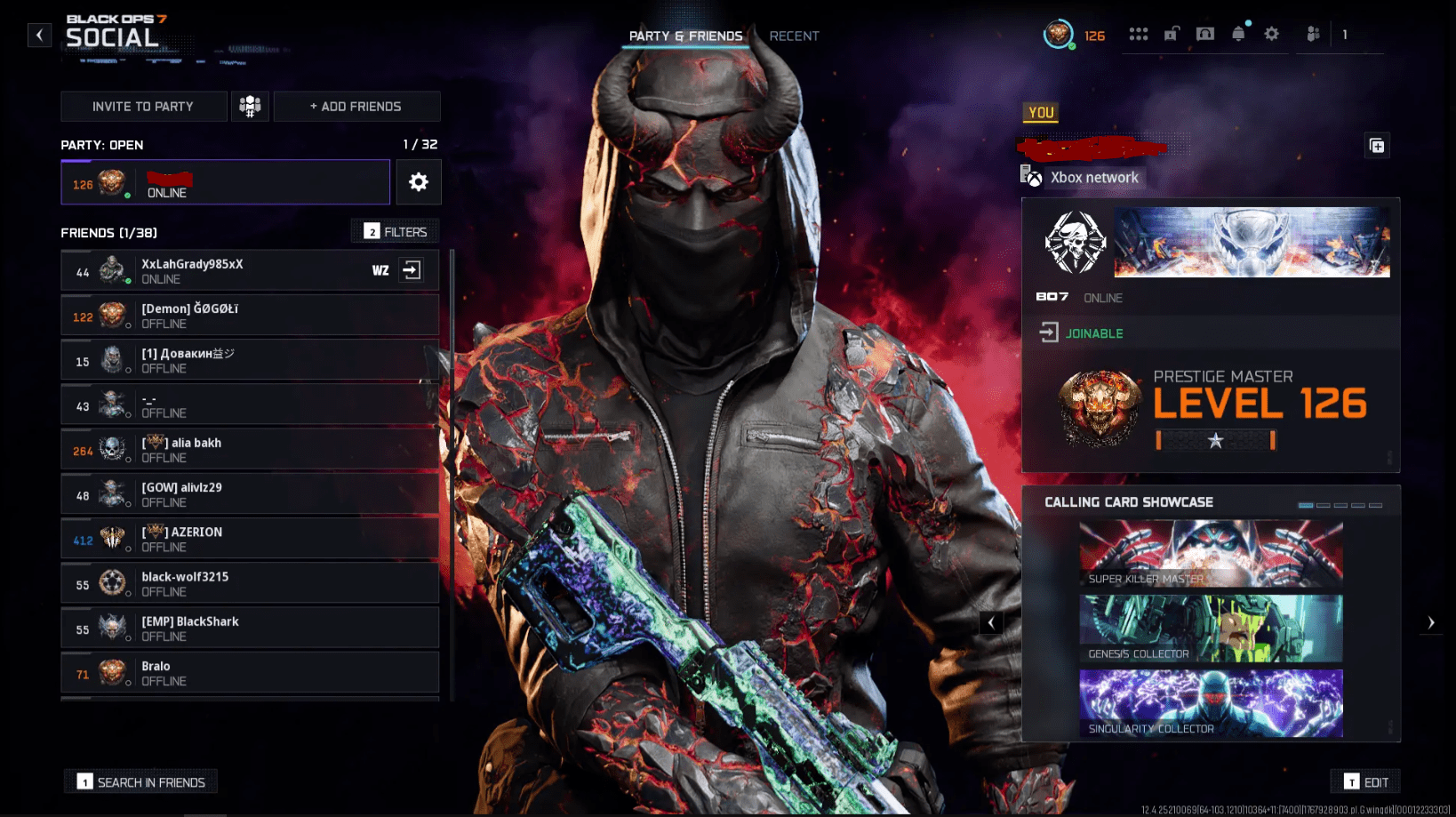Select the Party & Friends tab
The width and height of the screenshot is (1456, 817).
[685, 36]
